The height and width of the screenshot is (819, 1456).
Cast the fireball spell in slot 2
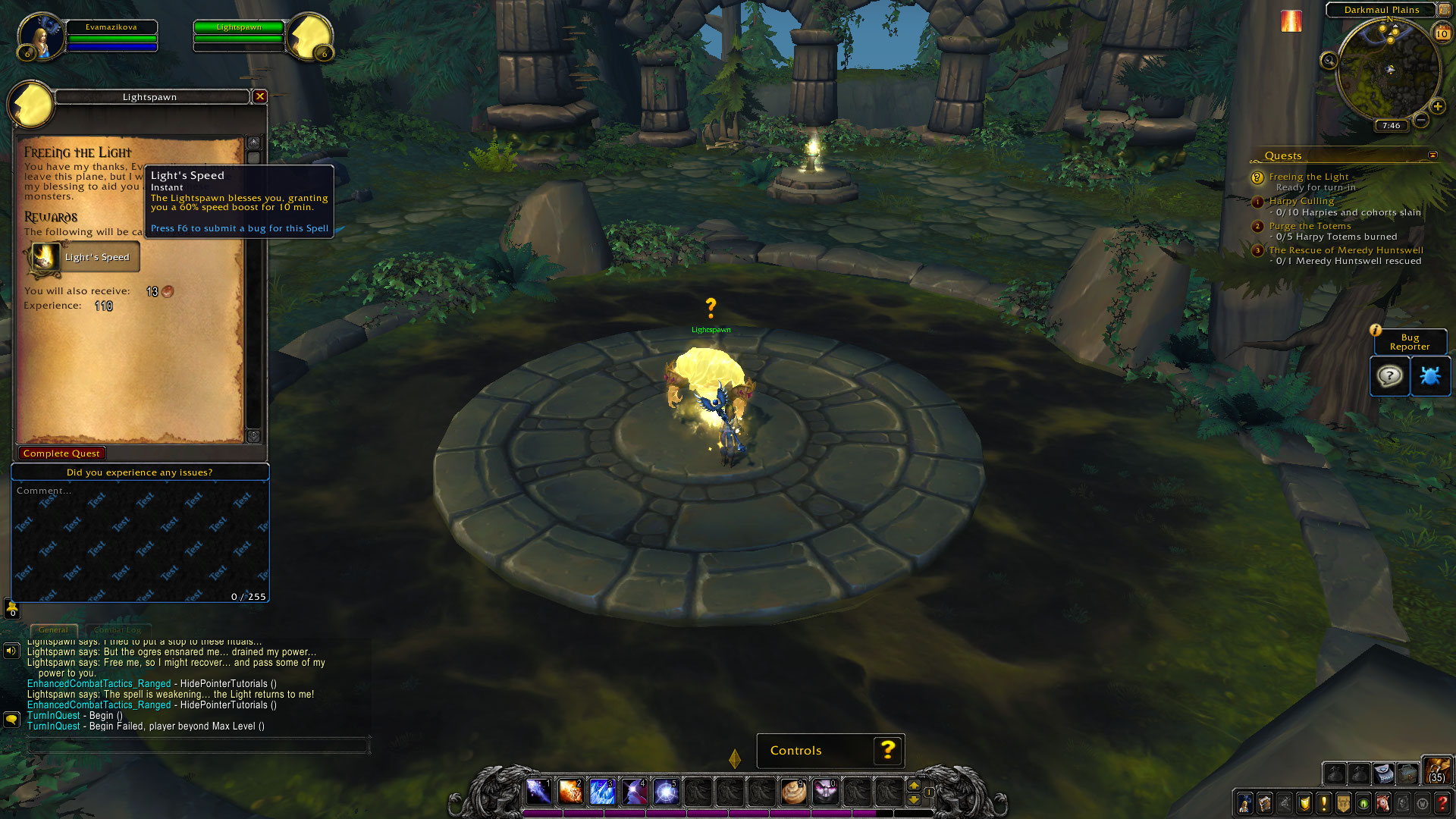pyautogui.click(x=570, y=792)
